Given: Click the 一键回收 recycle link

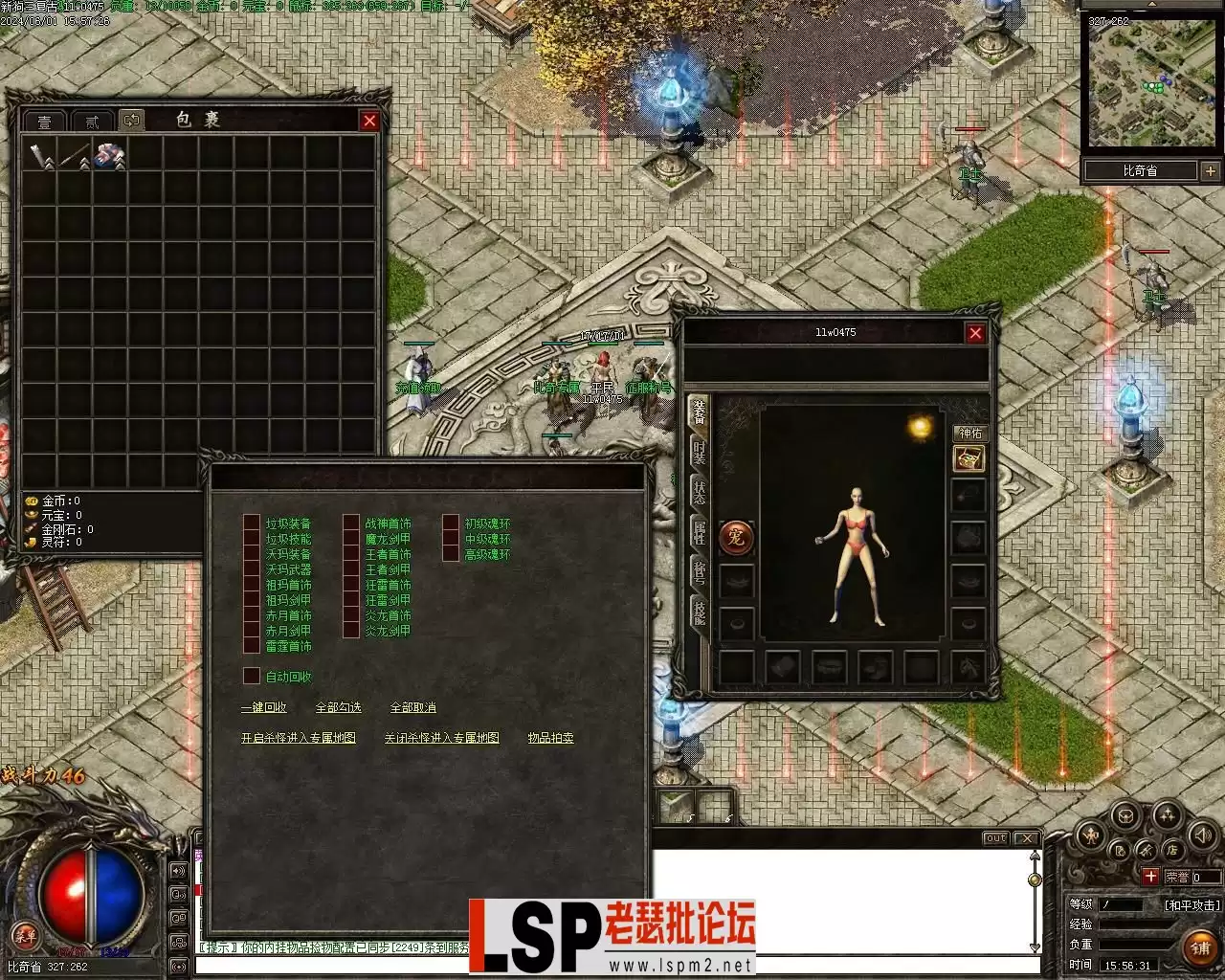Looking at the screenshot, I should pos(264,707).
